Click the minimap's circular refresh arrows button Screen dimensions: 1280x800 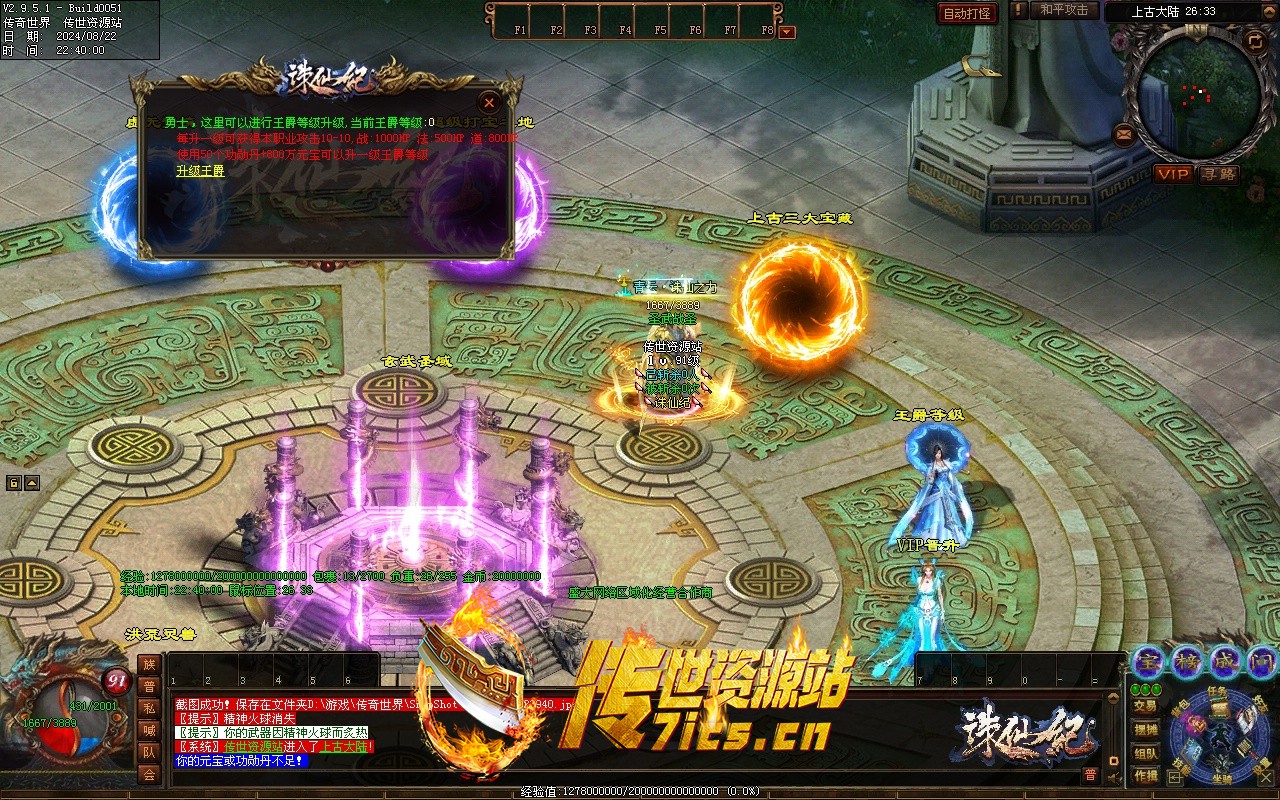(x=1255, y=41)
